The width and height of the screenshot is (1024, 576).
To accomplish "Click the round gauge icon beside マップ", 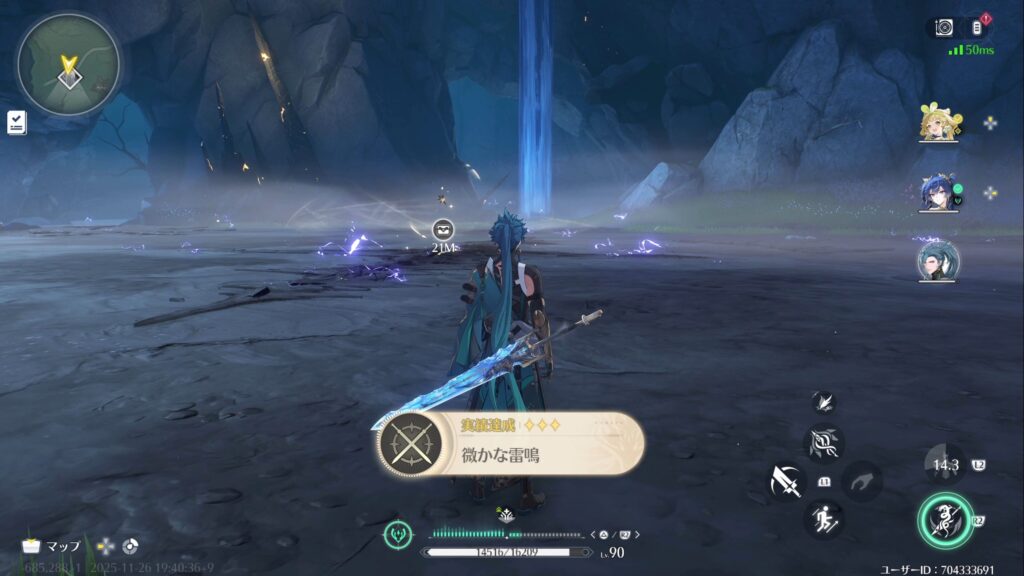I will click(x=130, y=546).
